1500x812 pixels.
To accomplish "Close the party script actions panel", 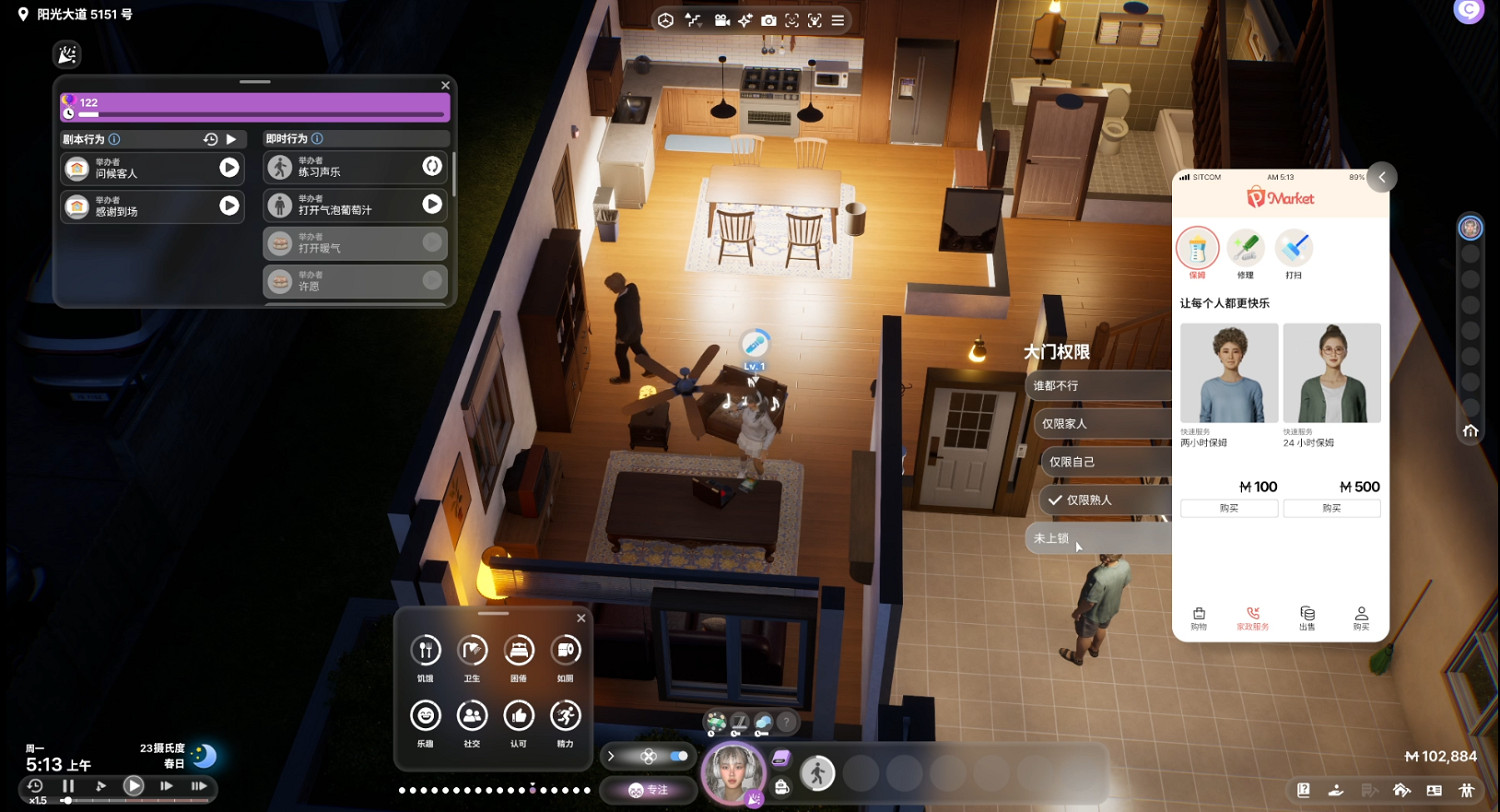I will pos(445,86).
